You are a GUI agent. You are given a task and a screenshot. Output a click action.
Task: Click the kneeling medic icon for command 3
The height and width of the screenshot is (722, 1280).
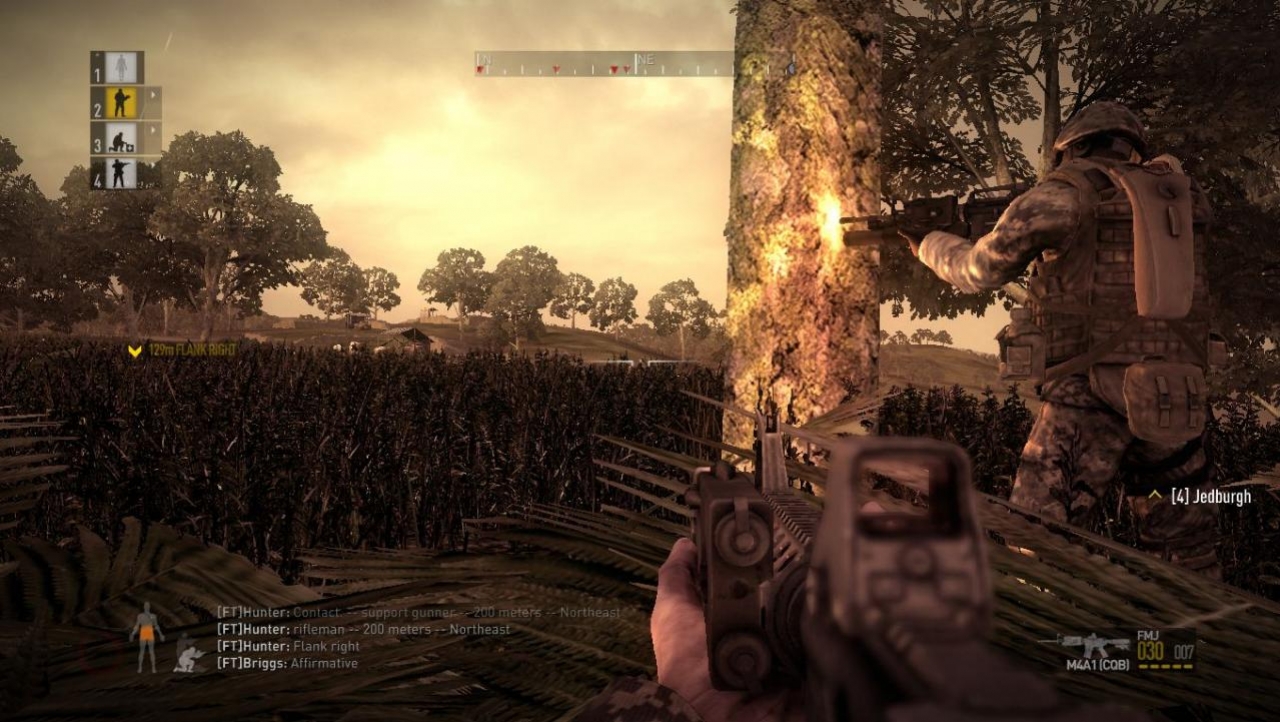click(x=120, y=140)
